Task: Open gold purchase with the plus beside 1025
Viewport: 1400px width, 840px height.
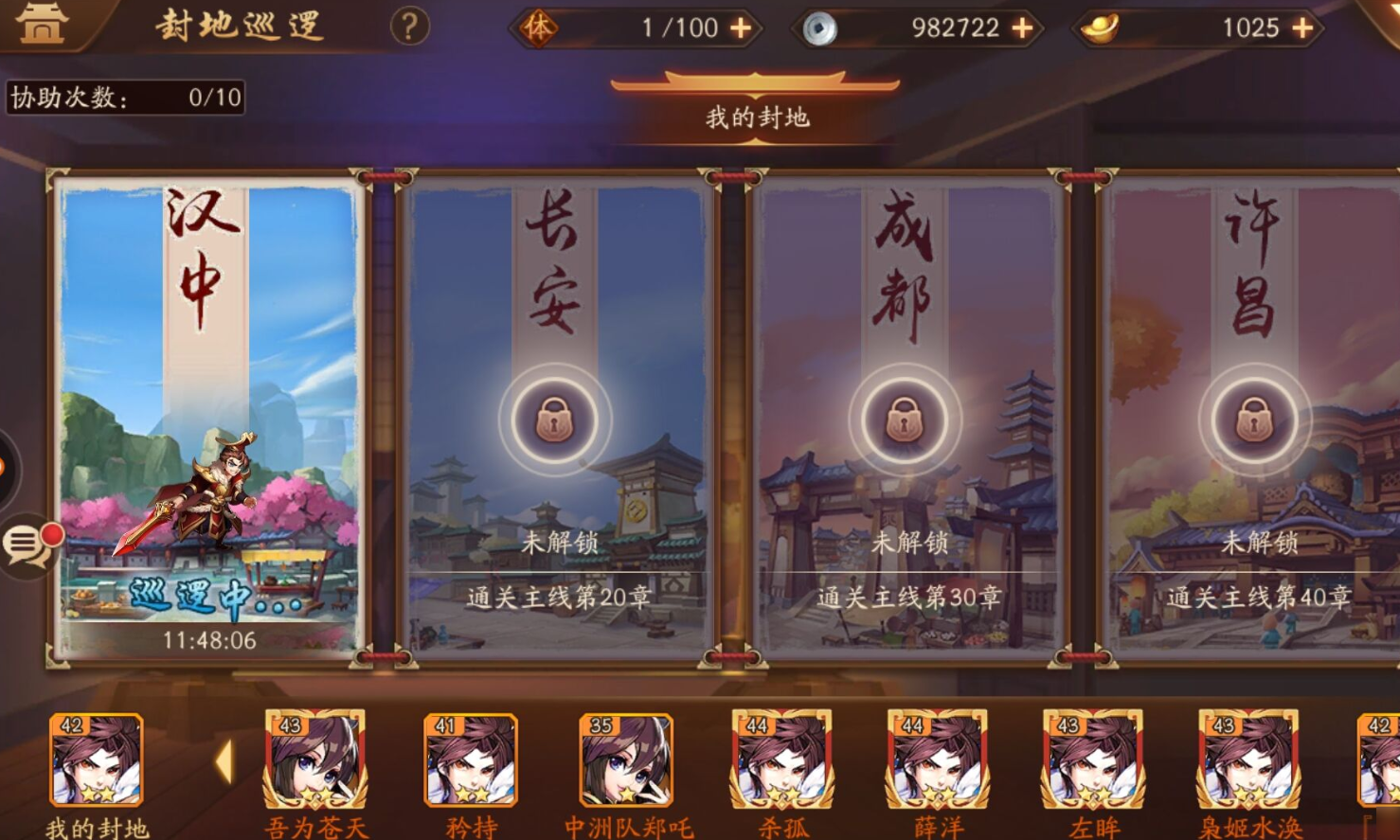Action: click(x=1302, y=28)
